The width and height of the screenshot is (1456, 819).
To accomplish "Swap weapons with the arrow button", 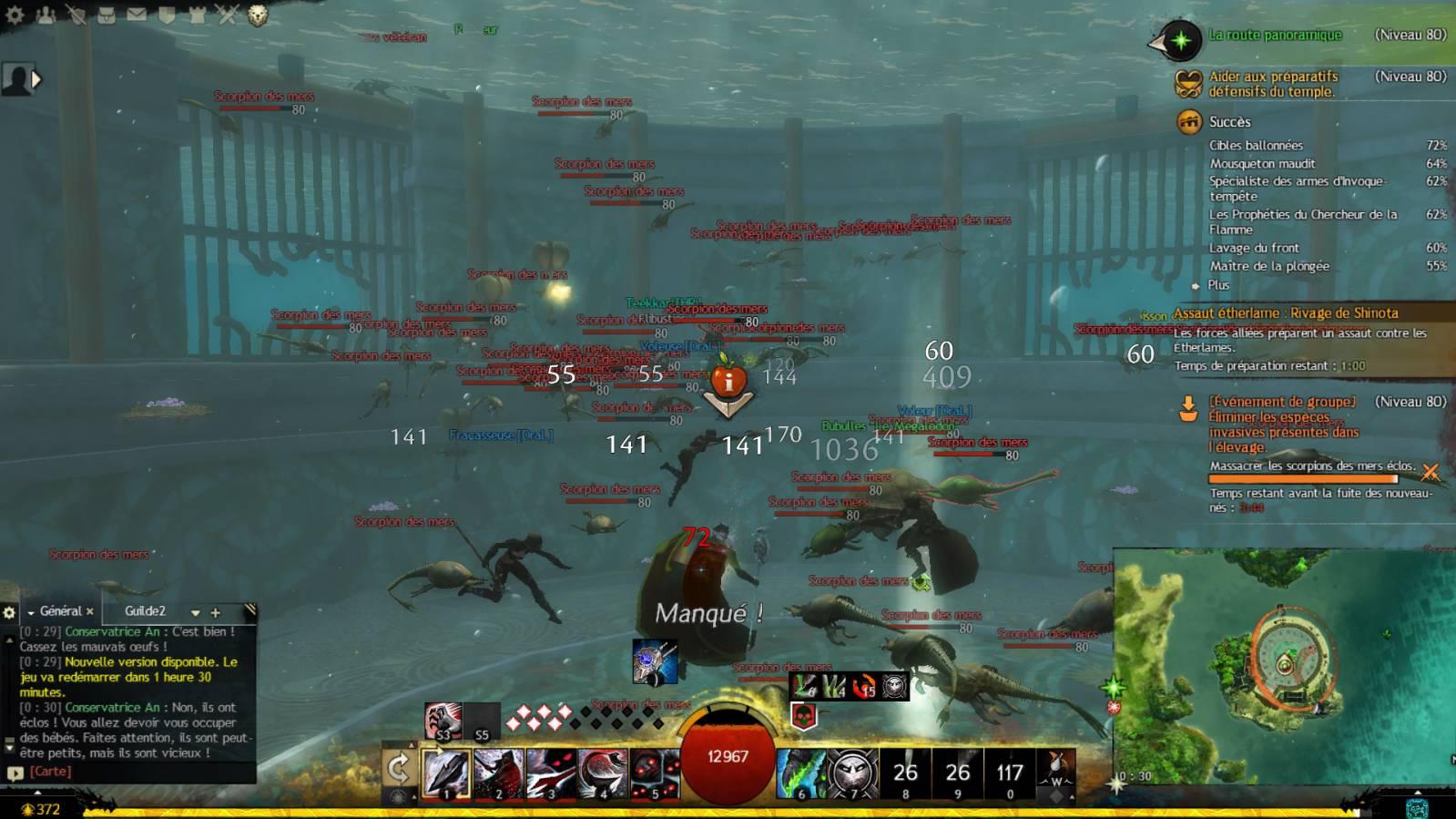I will click(399, 769).
